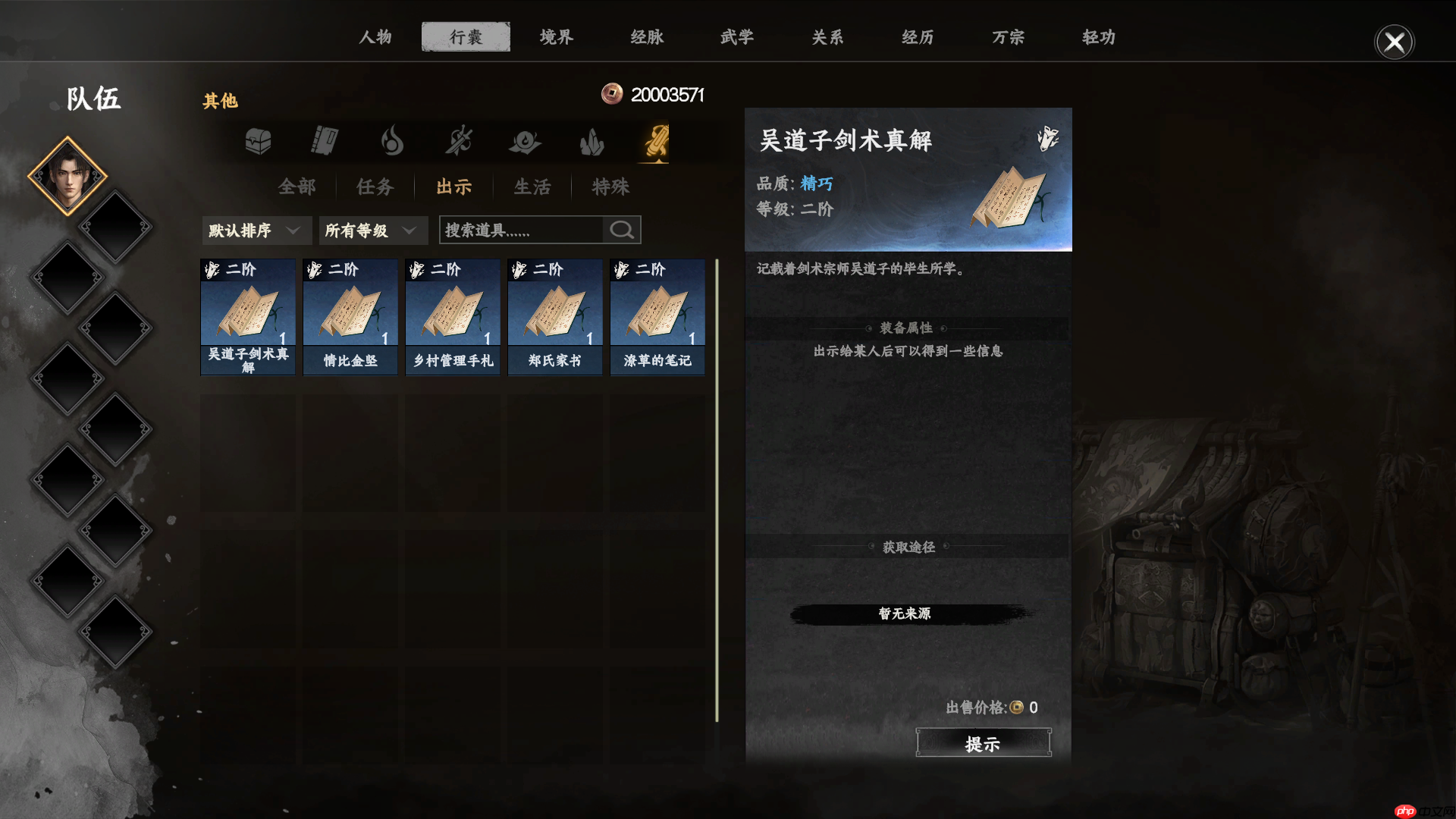Select the book manual category icon
Screen dimensions: 1456x819
click(x=324, y=141)
